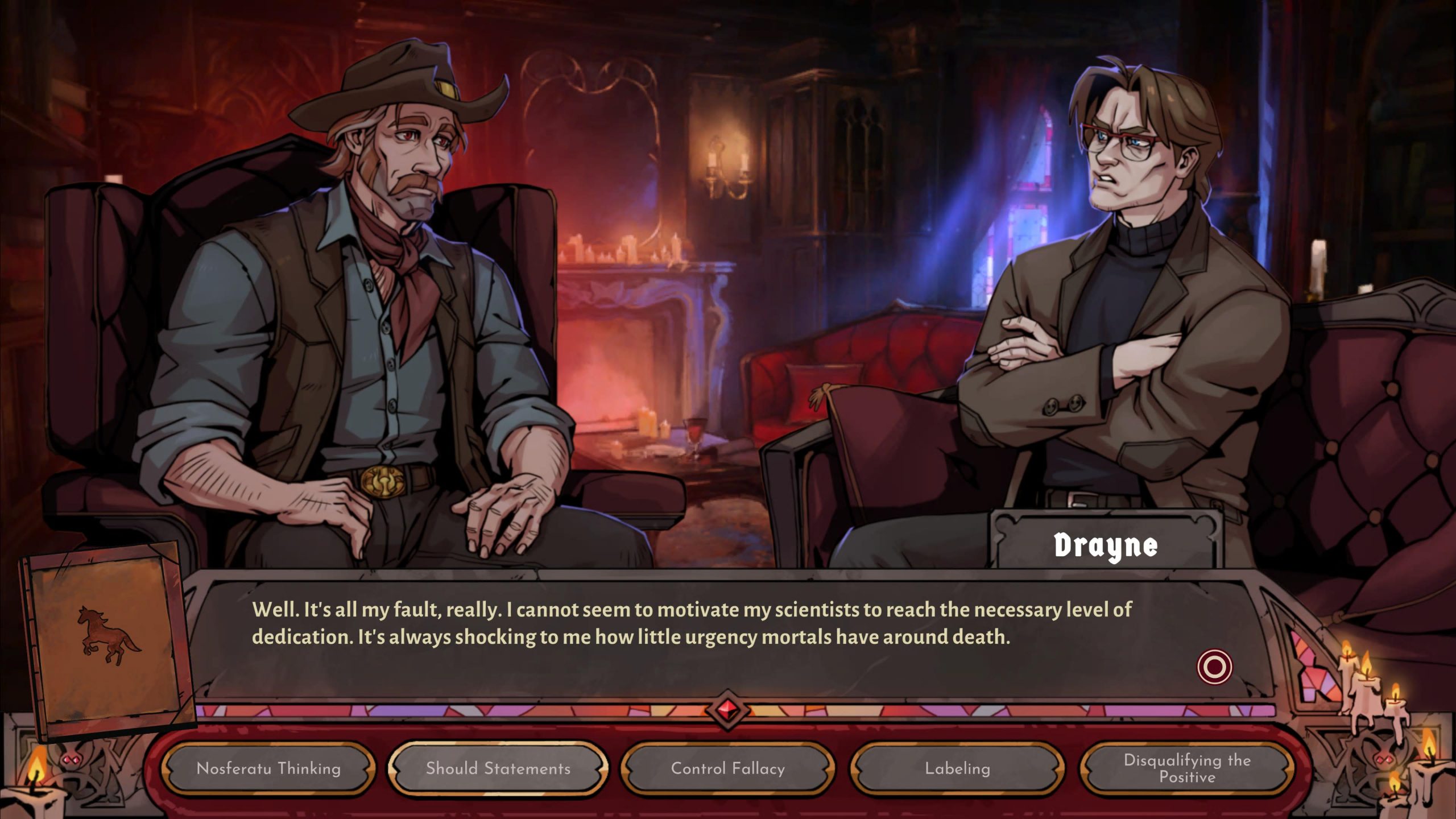Choose the Labeling distortion
This screenshot has width=1456, height=819.
click(958, 768)
